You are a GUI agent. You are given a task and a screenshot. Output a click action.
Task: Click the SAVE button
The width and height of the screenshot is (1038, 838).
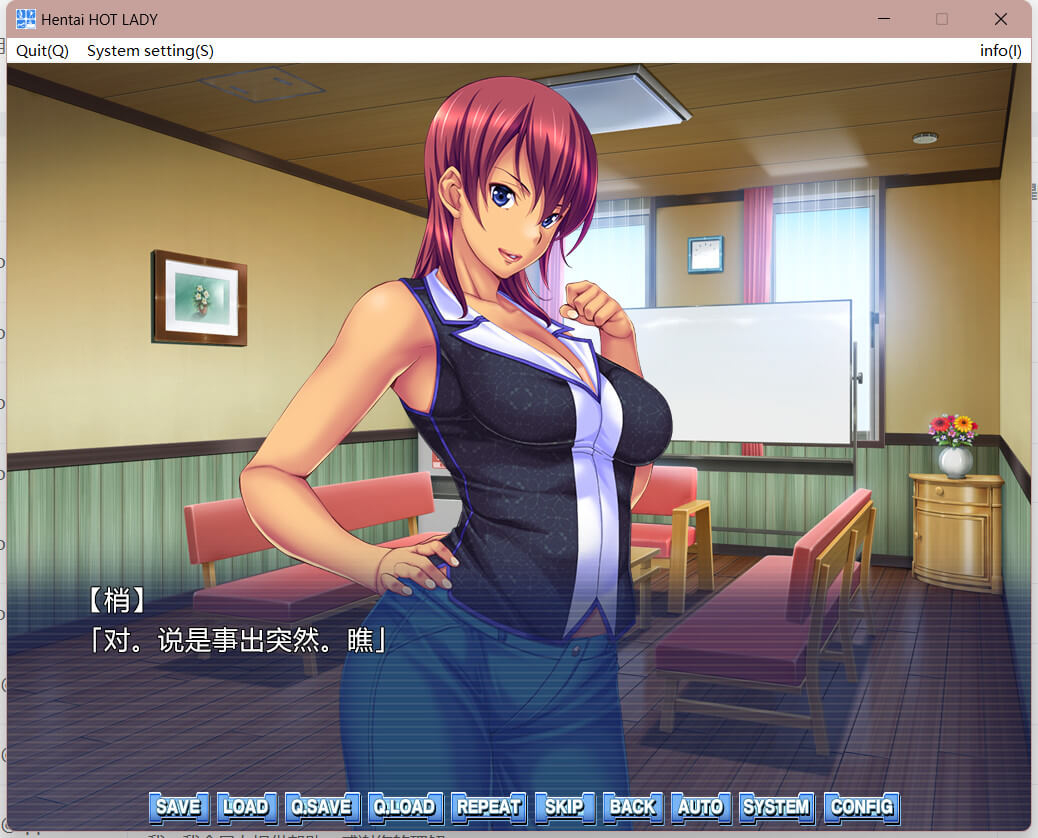[179, 807]
